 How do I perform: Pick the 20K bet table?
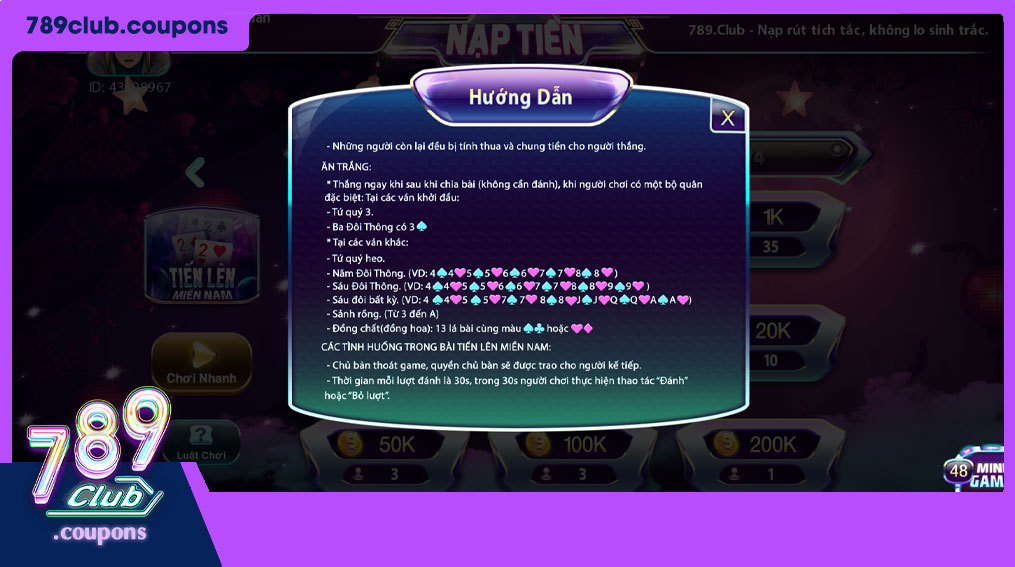(772, 342)
